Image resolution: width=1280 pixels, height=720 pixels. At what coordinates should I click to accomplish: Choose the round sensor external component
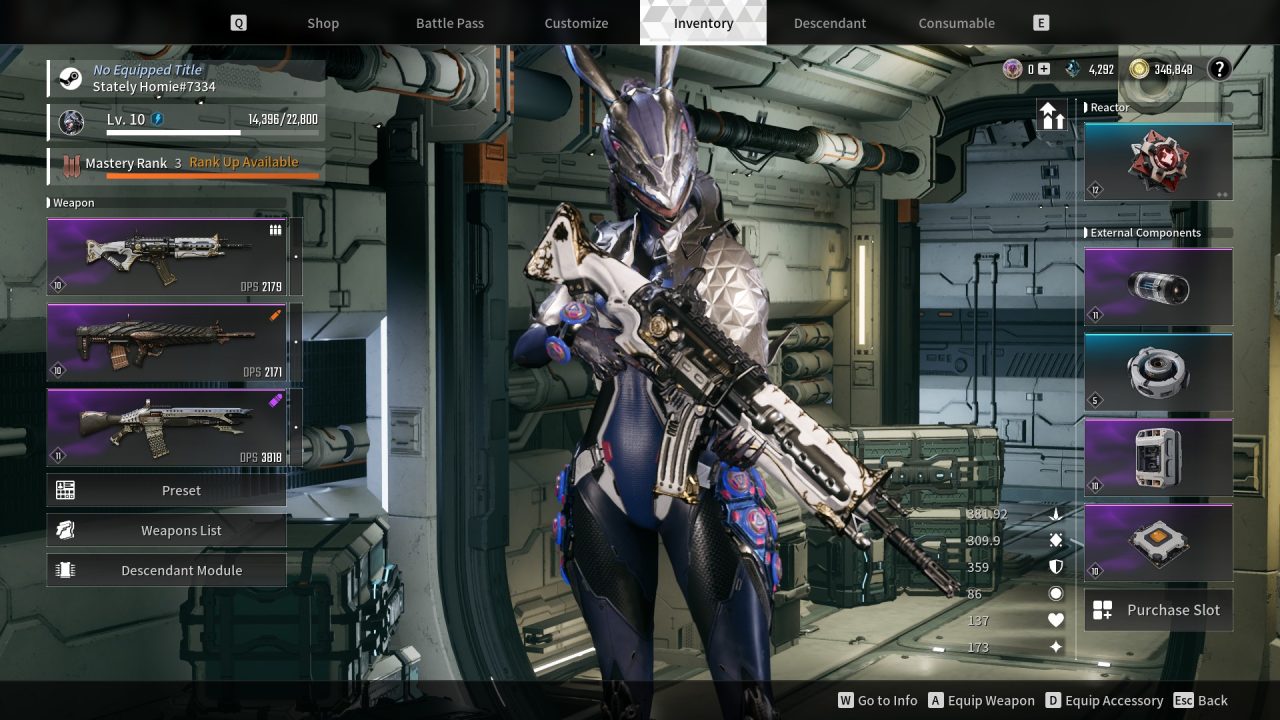pyautogui.click(x=1158, y=372)
